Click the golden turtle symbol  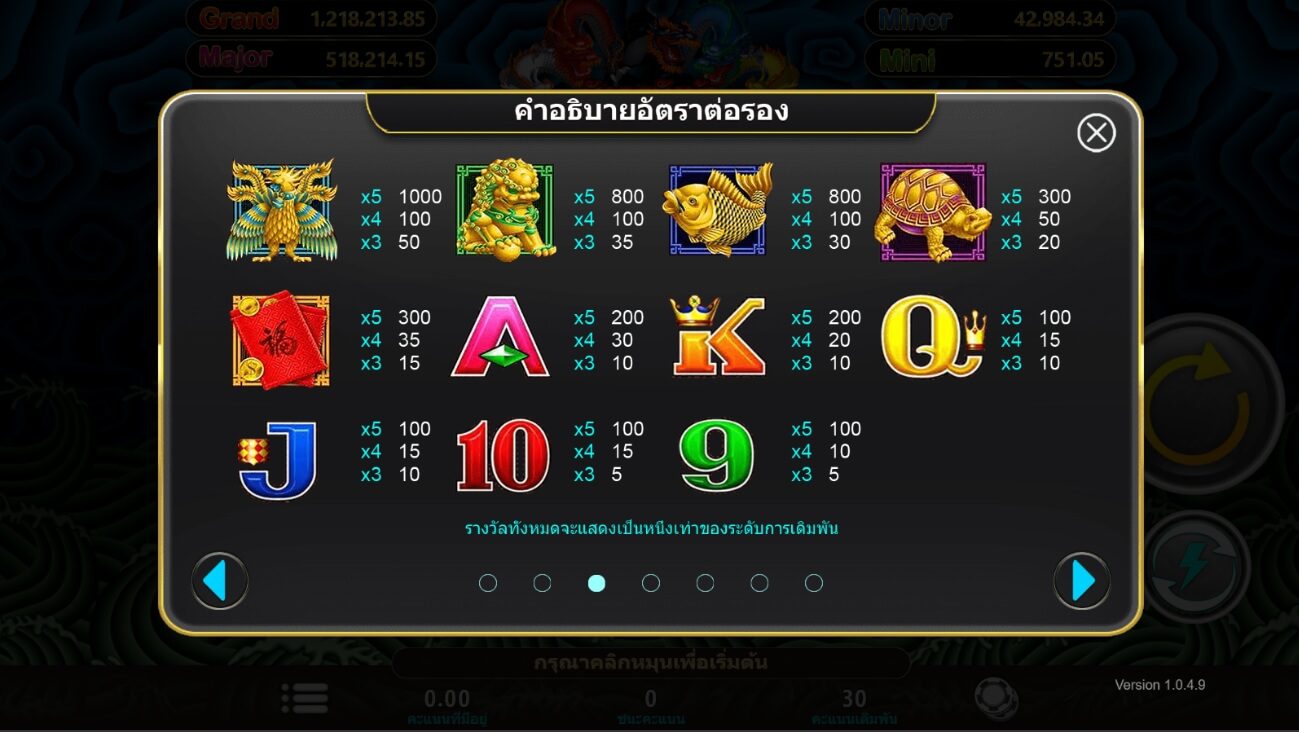[931, 213]
